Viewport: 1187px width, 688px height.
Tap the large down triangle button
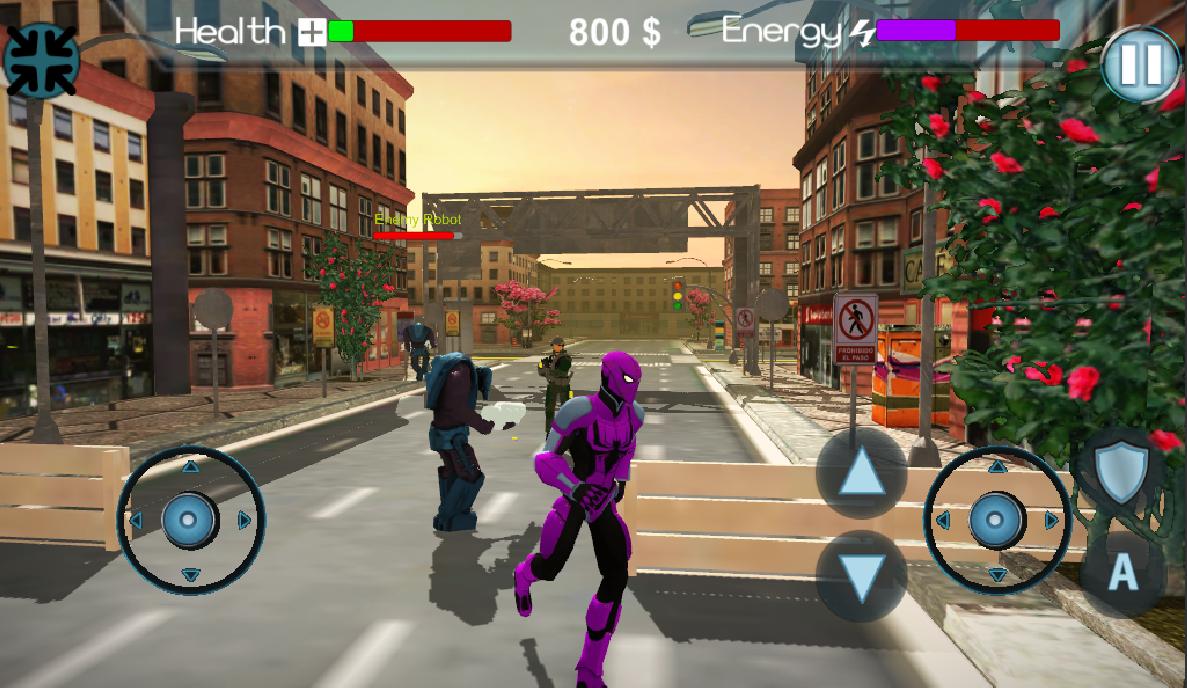pos(861,576)
